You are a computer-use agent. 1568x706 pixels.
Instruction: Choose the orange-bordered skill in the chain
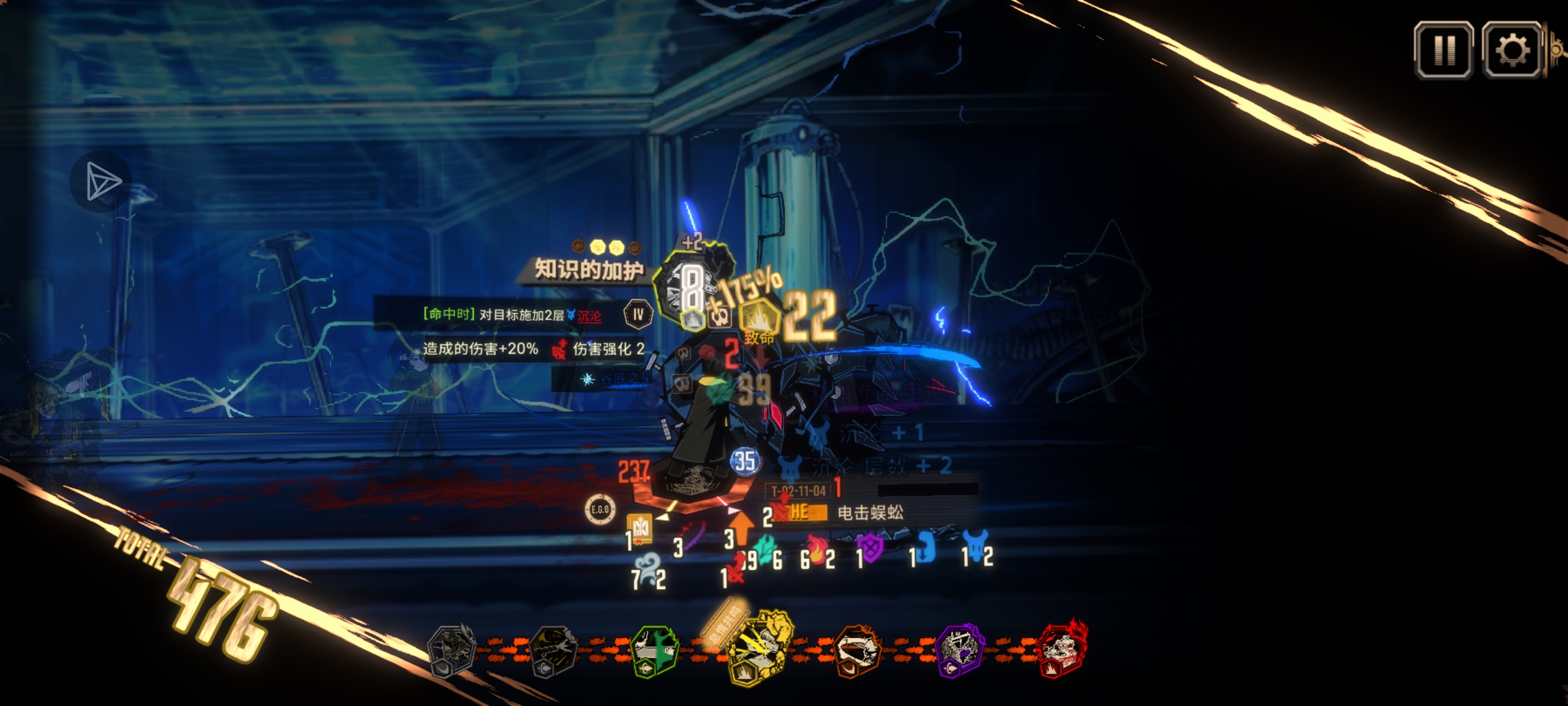[x=858, y=651]
